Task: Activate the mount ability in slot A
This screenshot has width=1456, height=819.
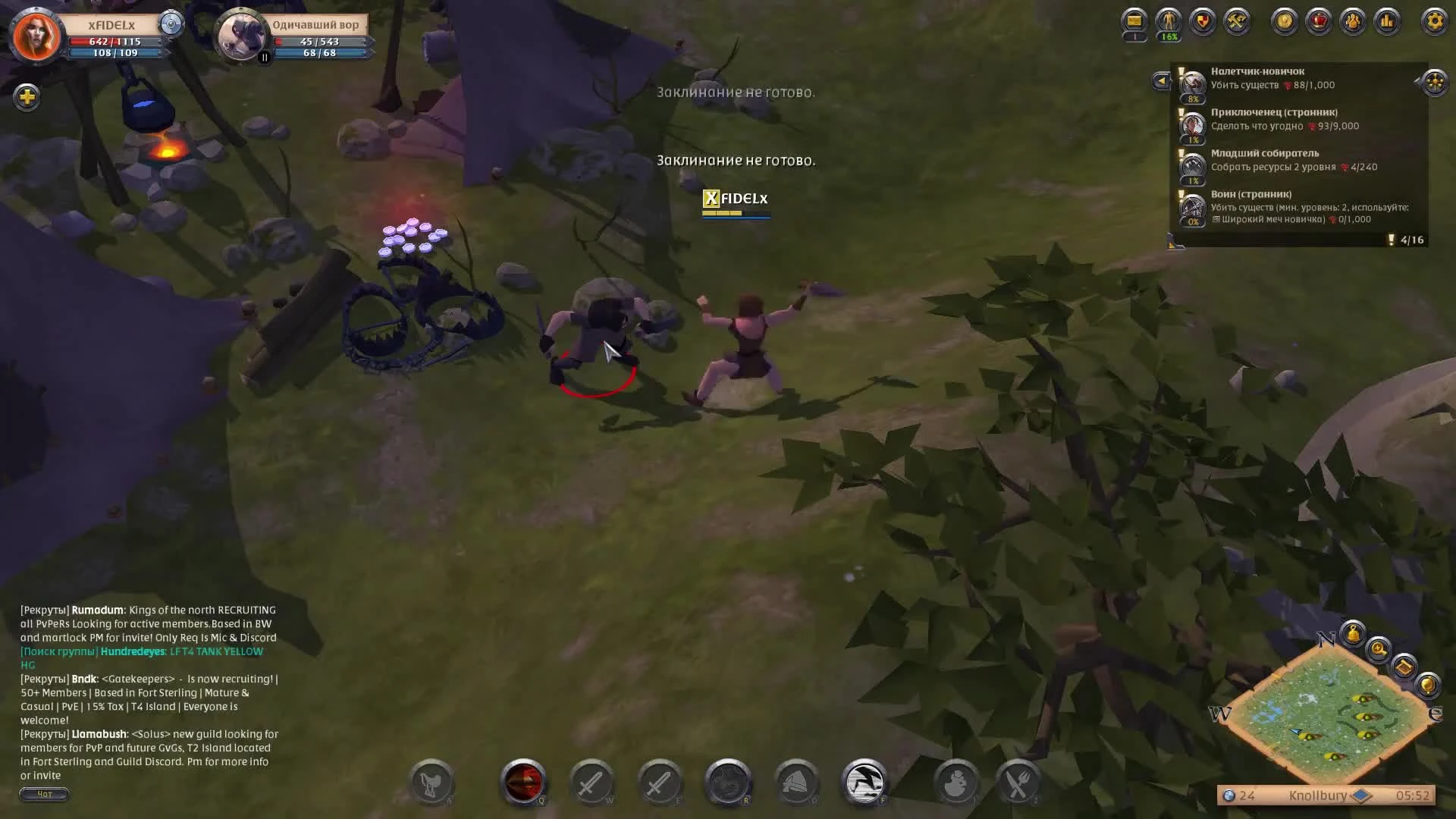Action: 432,782
